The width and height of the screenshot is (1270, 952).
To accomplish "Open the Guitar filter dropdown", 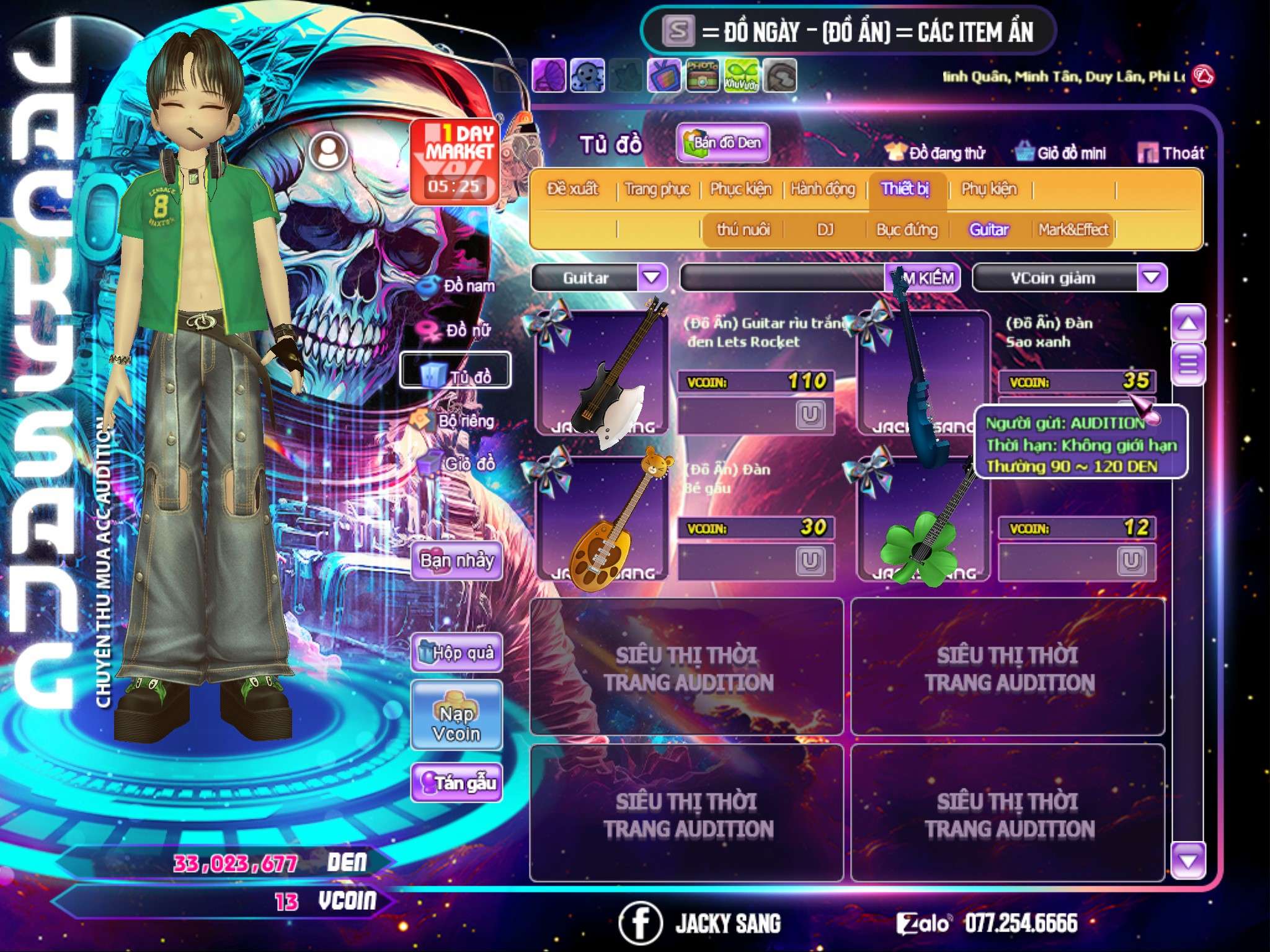I will coord(652,278).
